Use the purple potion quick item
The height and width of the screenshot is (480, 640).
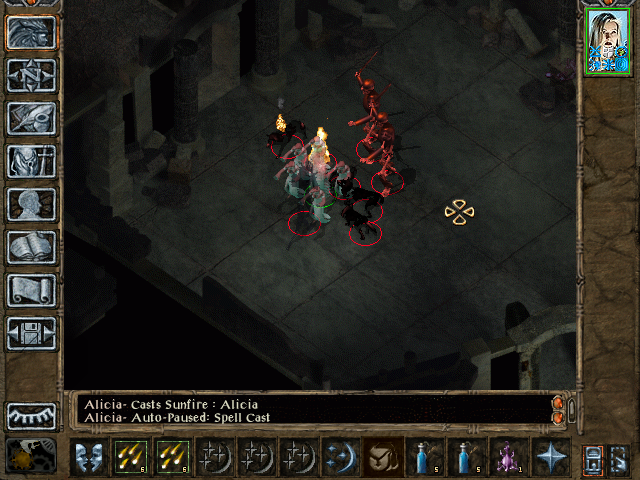coord(508,456)
